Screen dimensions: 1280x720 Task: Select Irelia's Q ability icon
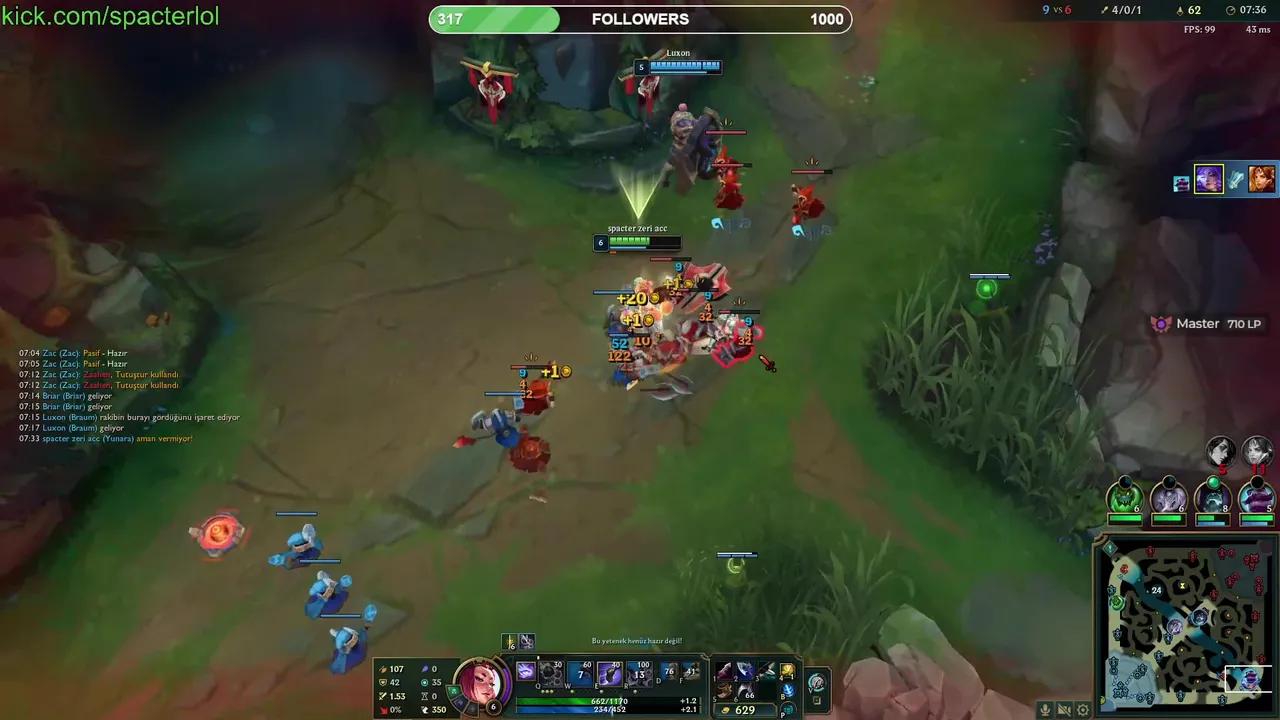coord(525,672)
